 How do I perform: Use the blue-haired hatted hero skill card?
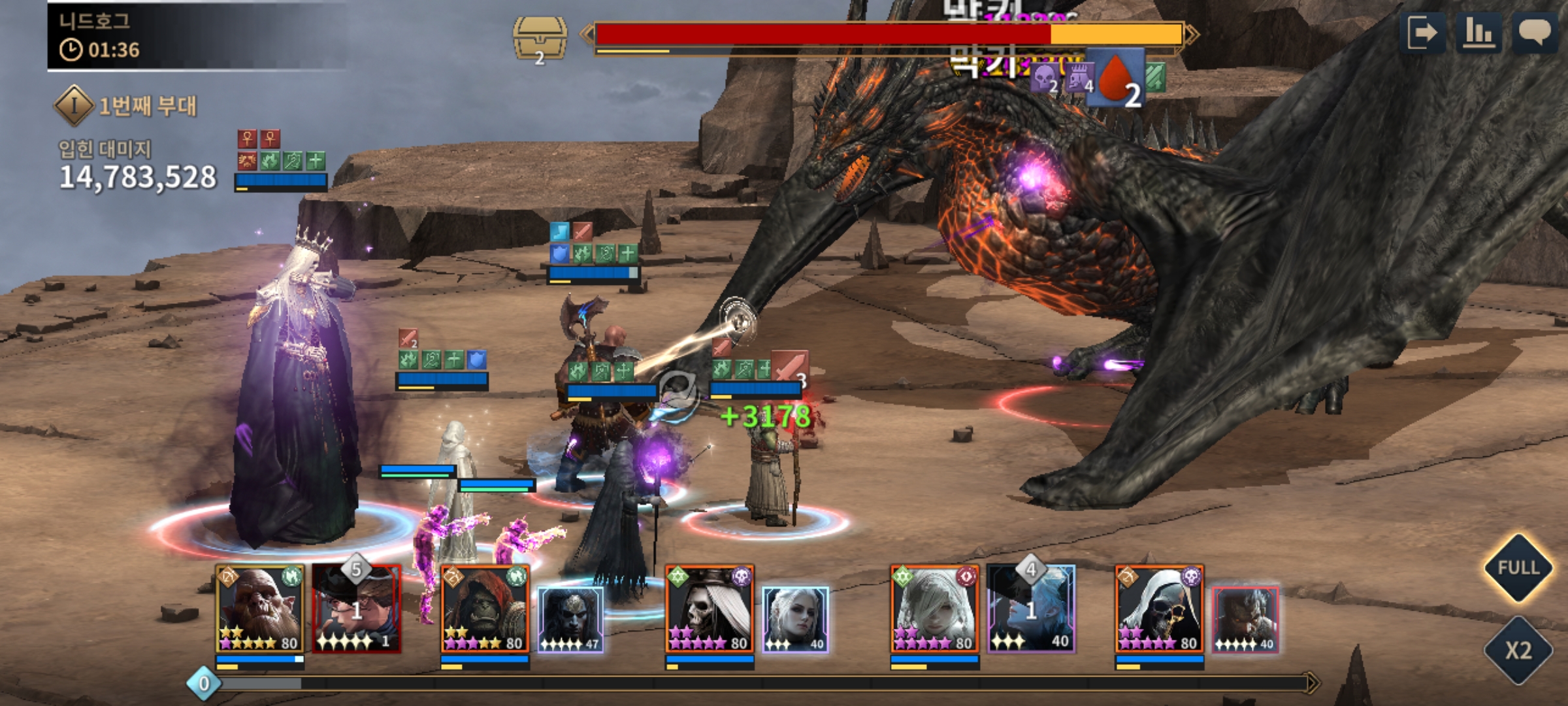[1031, 609]
